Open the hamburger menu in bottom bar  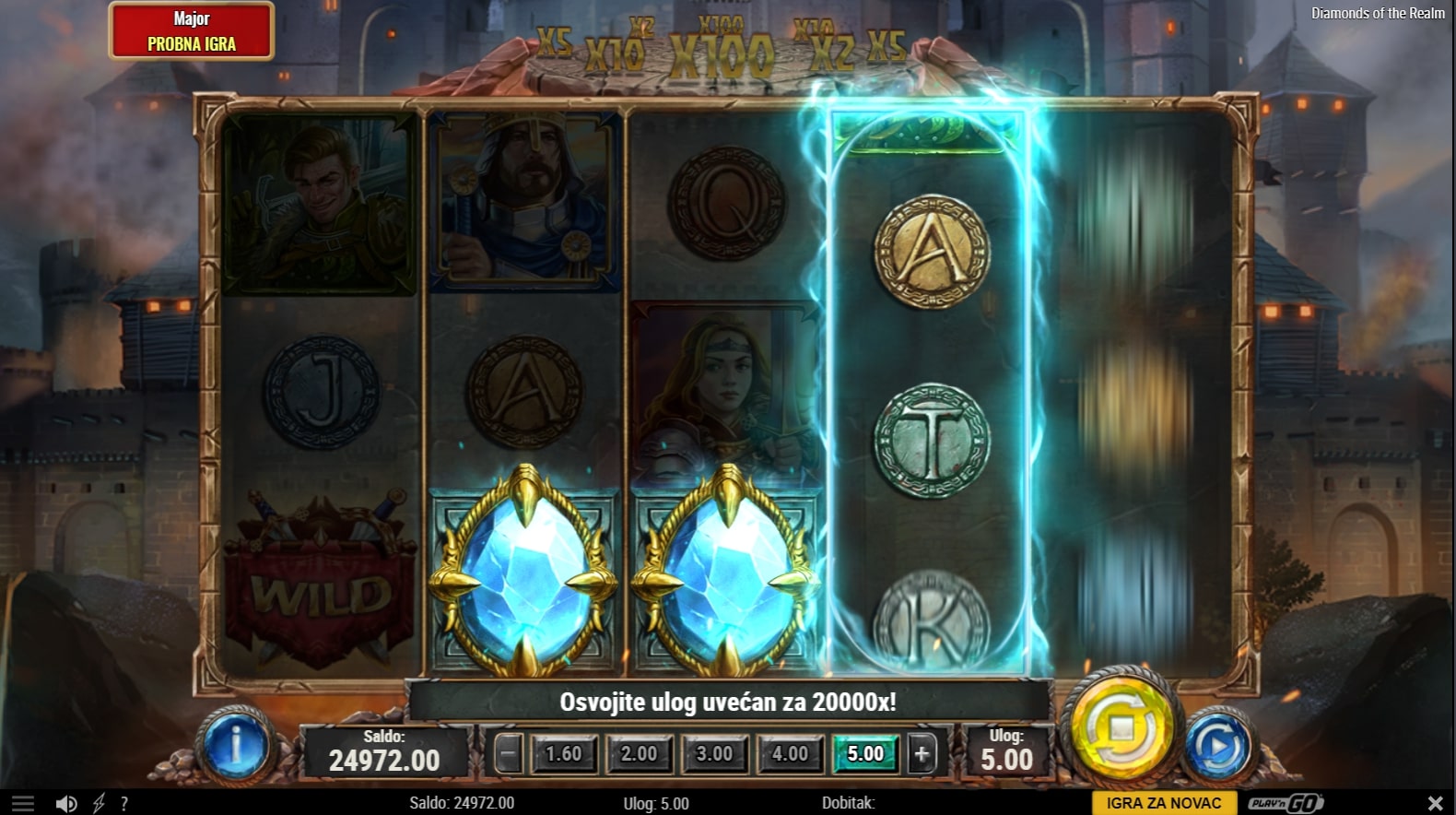point(23,804)
